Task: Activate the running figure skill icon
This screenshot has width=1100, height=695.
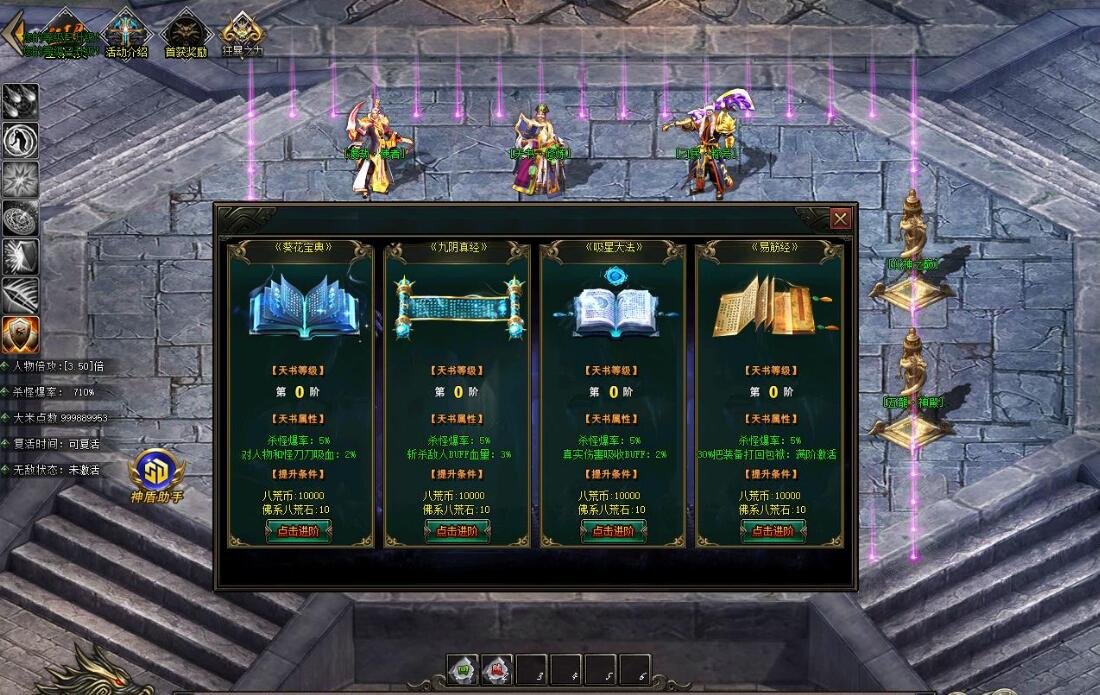Action: 20,141
